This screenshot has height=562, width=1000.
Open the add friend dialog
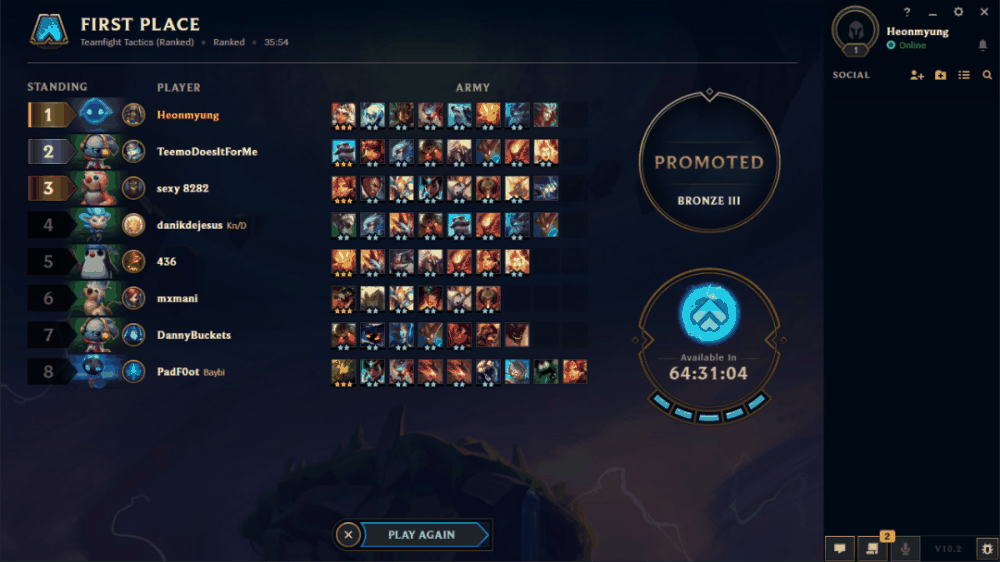[917, 75]
